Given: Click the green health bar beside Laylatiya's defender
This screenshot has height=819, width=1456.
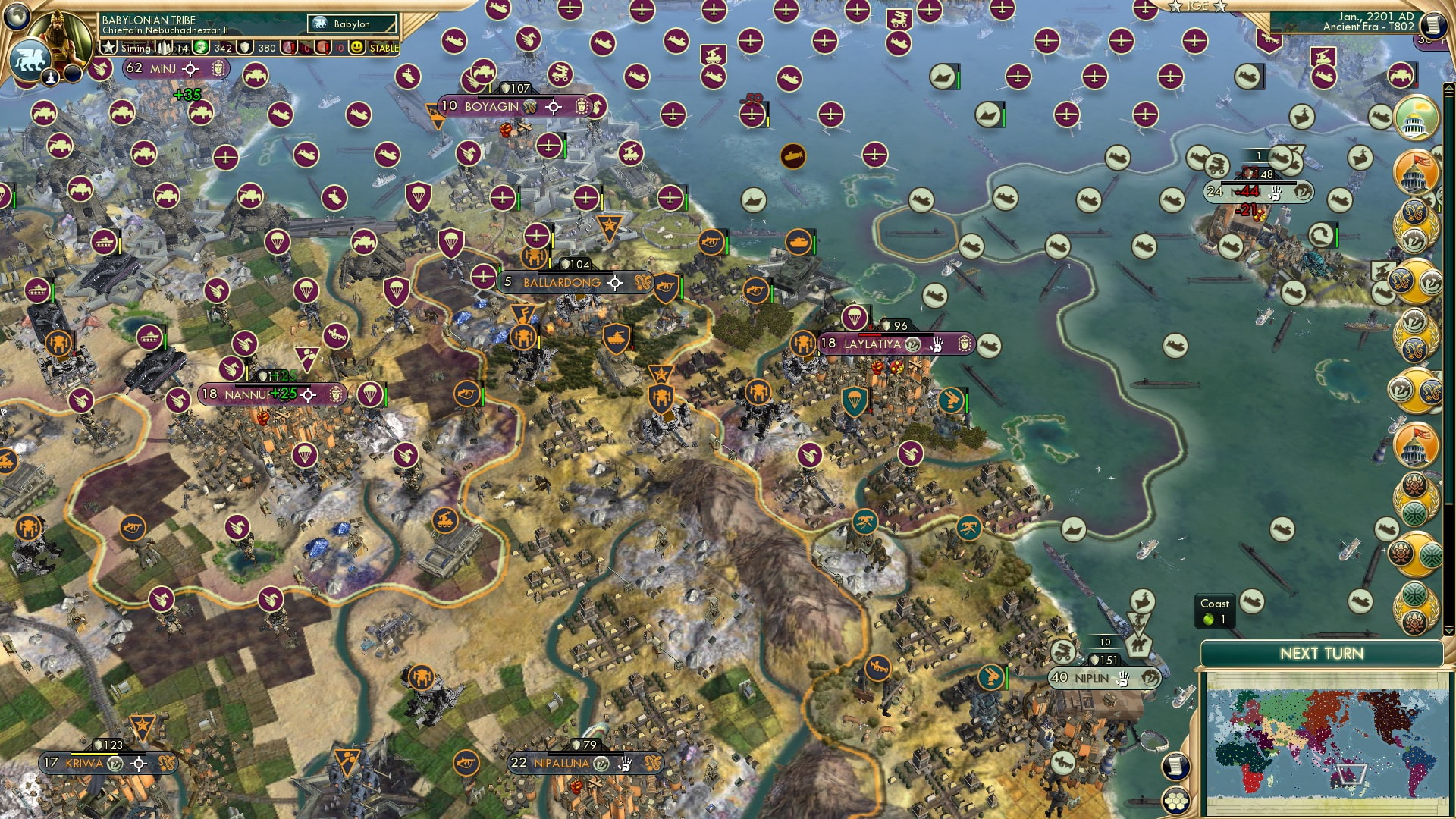Looking at the screenshot, I should [967, 404].
